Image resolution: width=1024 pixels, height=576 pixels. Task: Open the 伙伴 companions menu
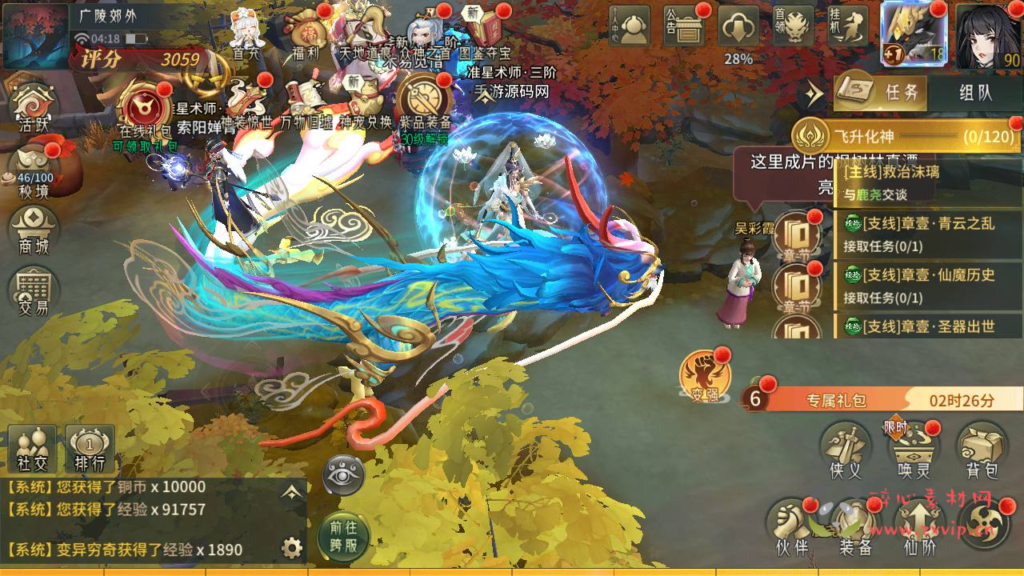pos(791,525)
